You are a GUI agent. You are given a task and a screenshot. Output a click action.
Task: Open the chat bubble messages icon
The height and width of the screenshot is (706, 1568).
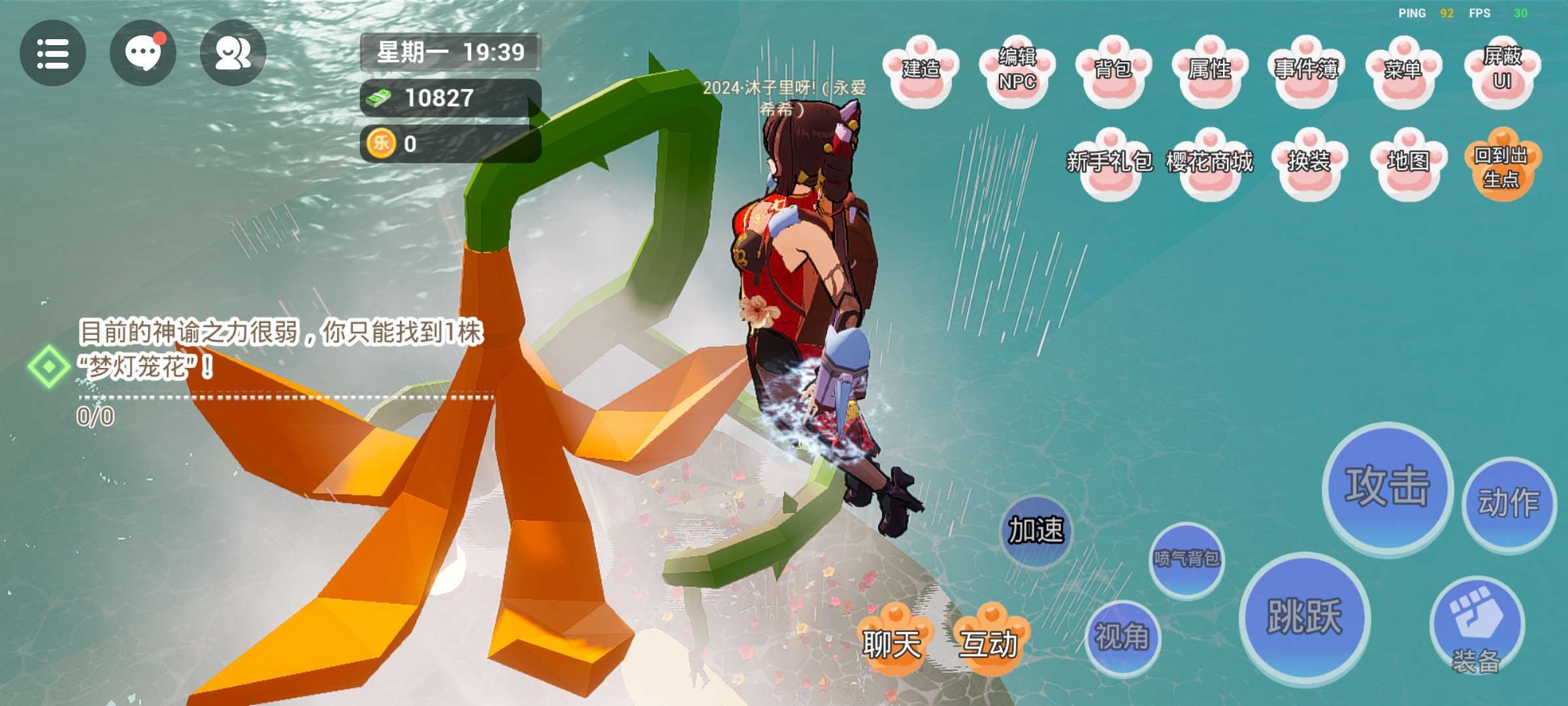(143, 53)
